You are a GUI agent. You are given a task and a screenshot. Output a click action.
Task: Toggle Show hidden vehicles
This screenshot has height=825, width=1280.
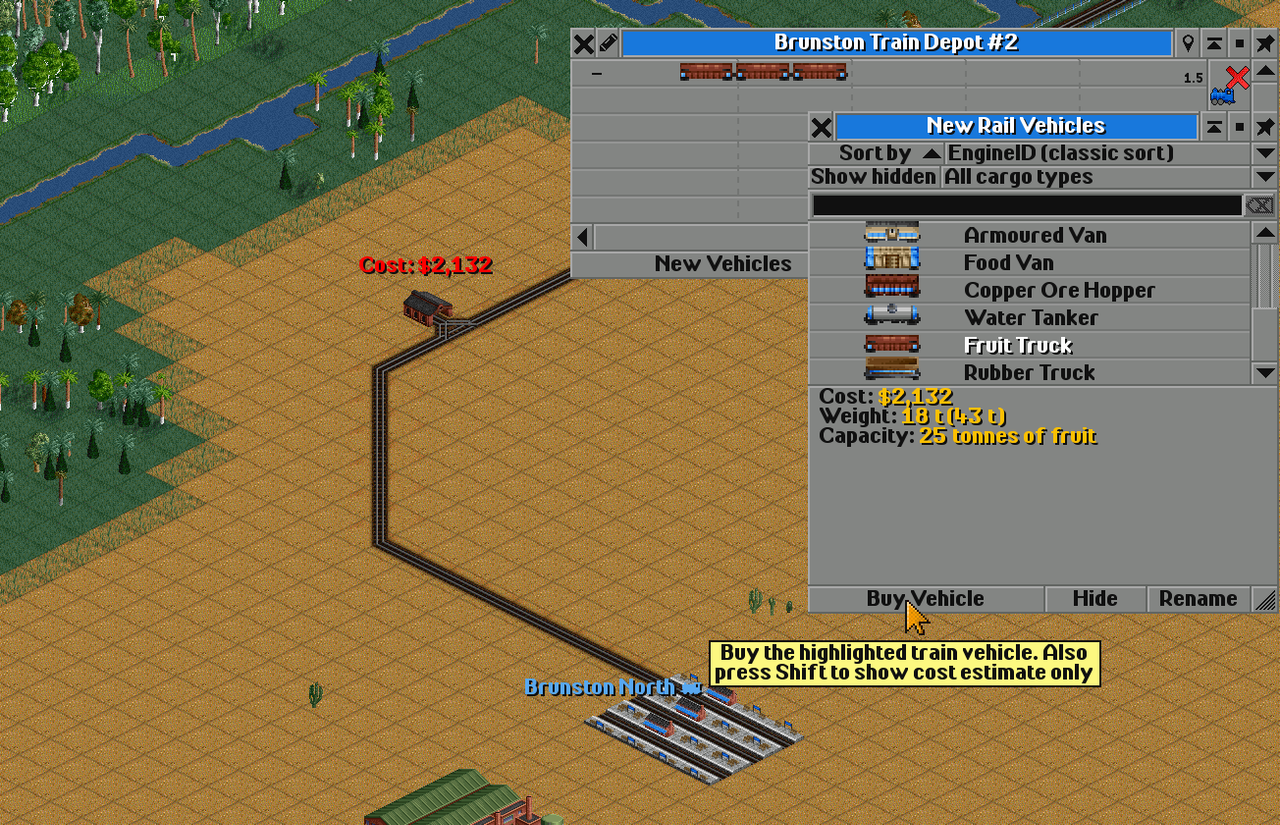pyautogui.click(x=873, y=177)
